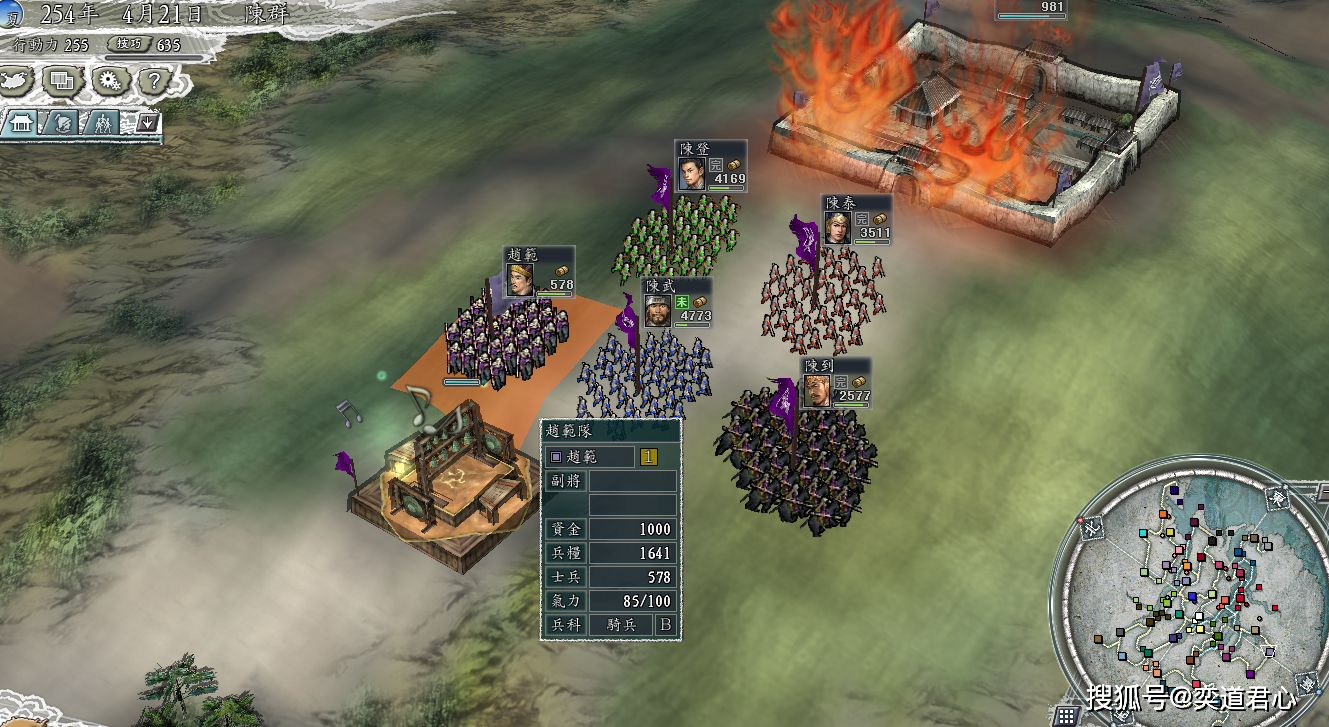Switch to the troops figures tab
Image resolution: width=1329 pixels, height=727 pixels.
102,123
